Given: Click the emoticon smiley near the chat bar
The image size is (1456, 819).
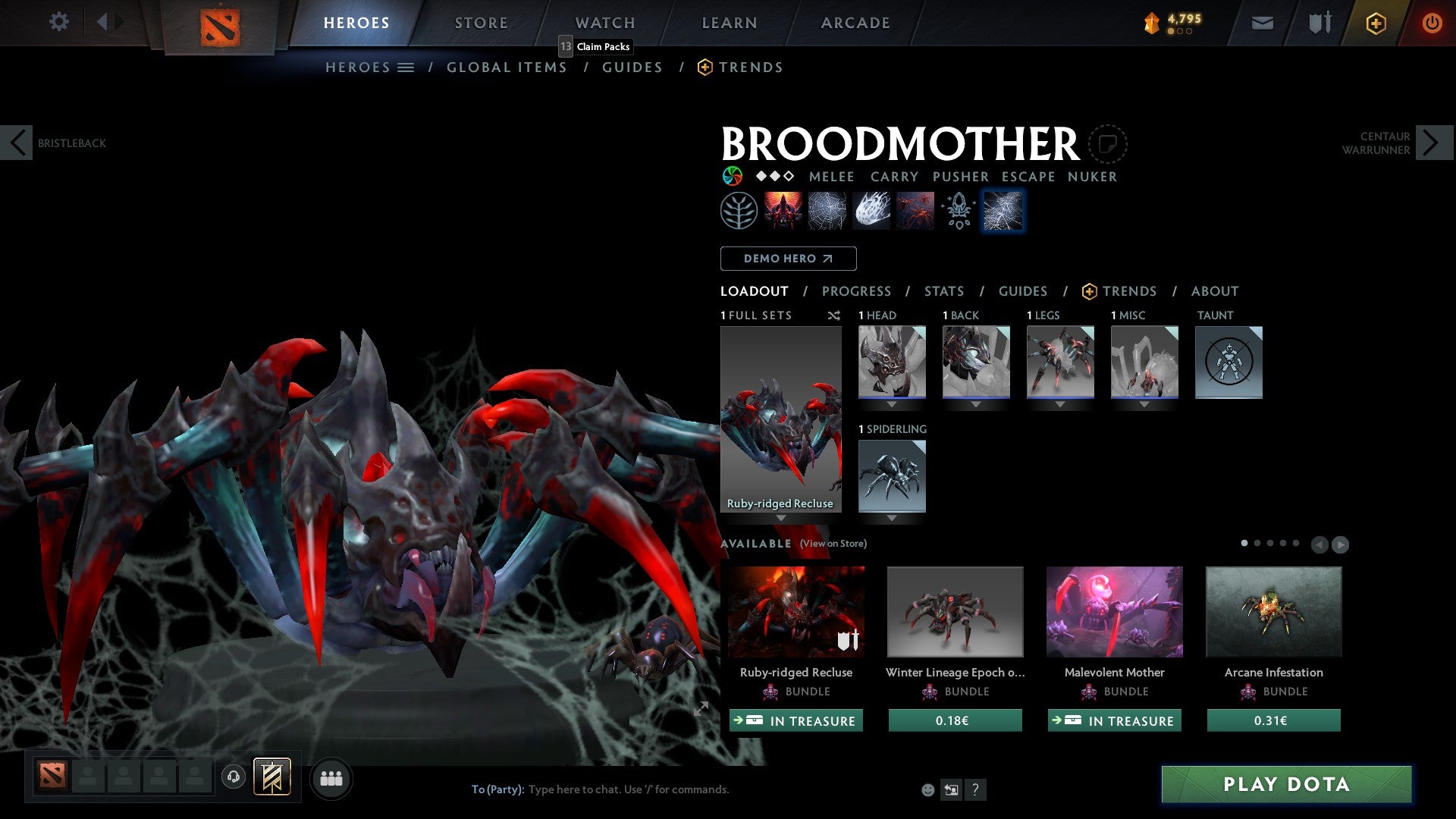Looking at the screenshot, I should 927,789.
